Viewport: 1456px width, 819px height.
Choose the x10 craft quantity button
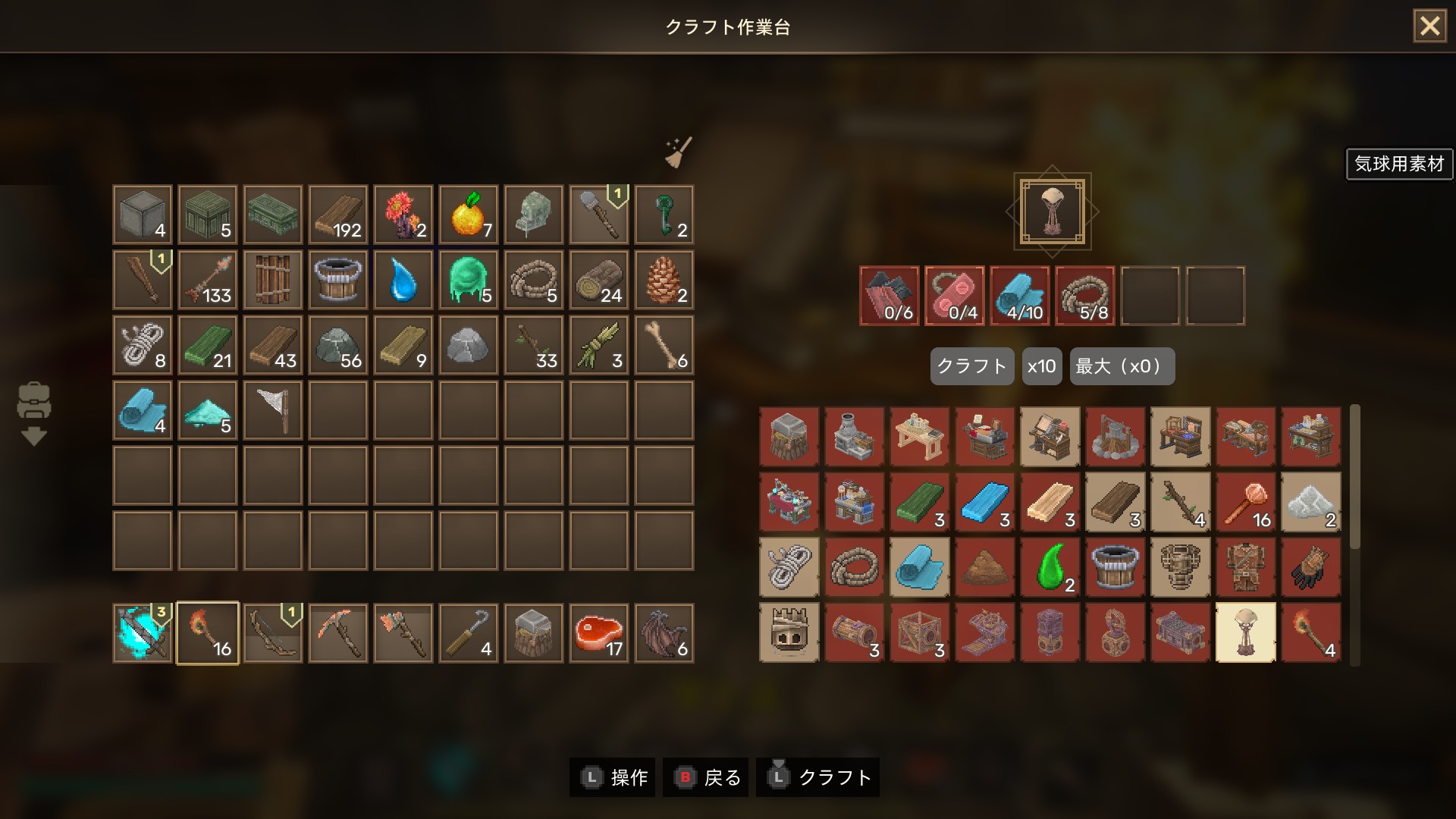(1041, 366)
